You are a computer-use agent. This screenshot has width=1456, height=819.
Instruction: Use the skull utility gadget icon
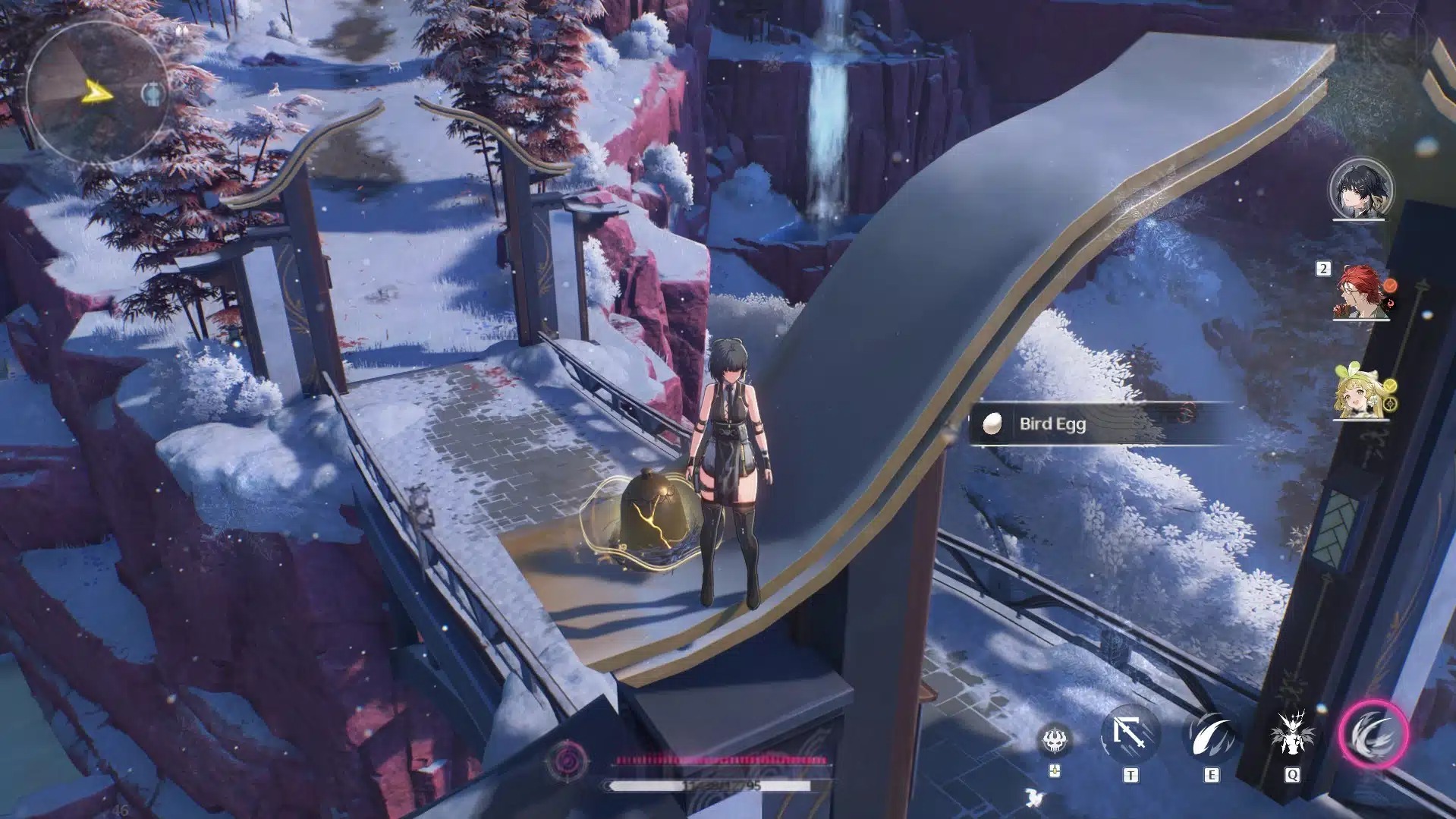1055,738
